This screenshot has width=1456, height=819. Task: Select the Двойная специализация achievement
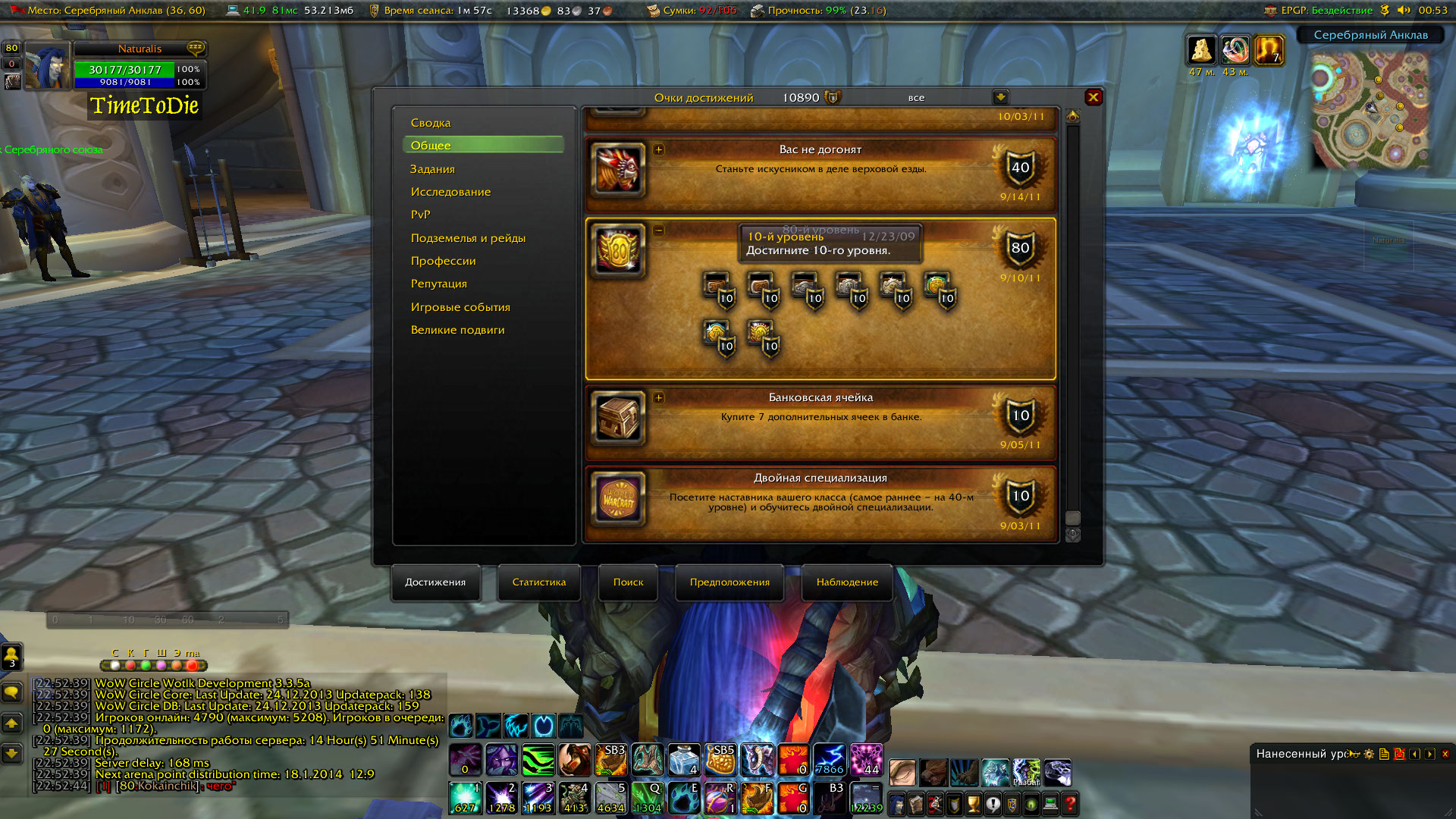[821, 500]
